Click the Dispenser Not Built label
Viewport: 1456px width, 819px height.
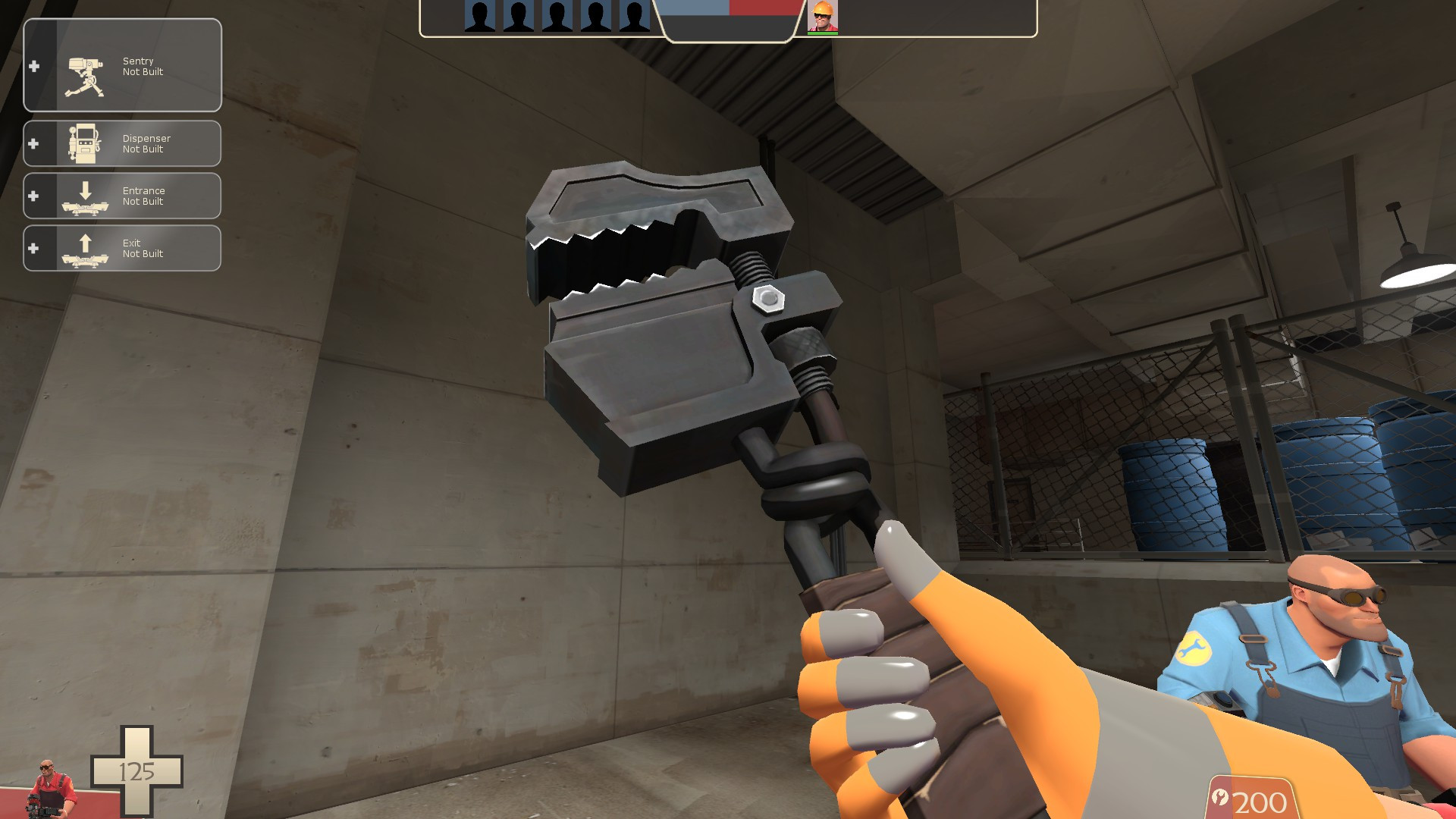point(146,144)
